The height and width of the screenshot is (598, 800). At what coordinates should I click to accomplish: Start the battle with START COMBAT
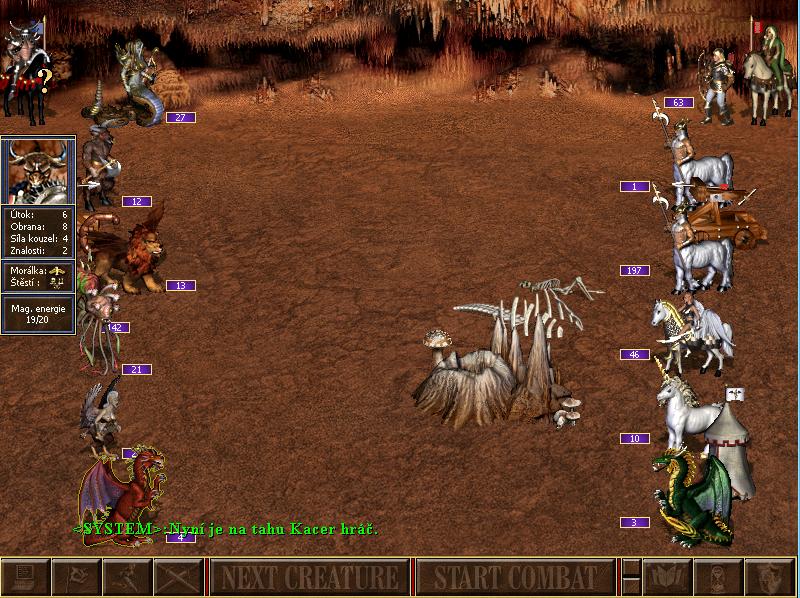(515, 577)
